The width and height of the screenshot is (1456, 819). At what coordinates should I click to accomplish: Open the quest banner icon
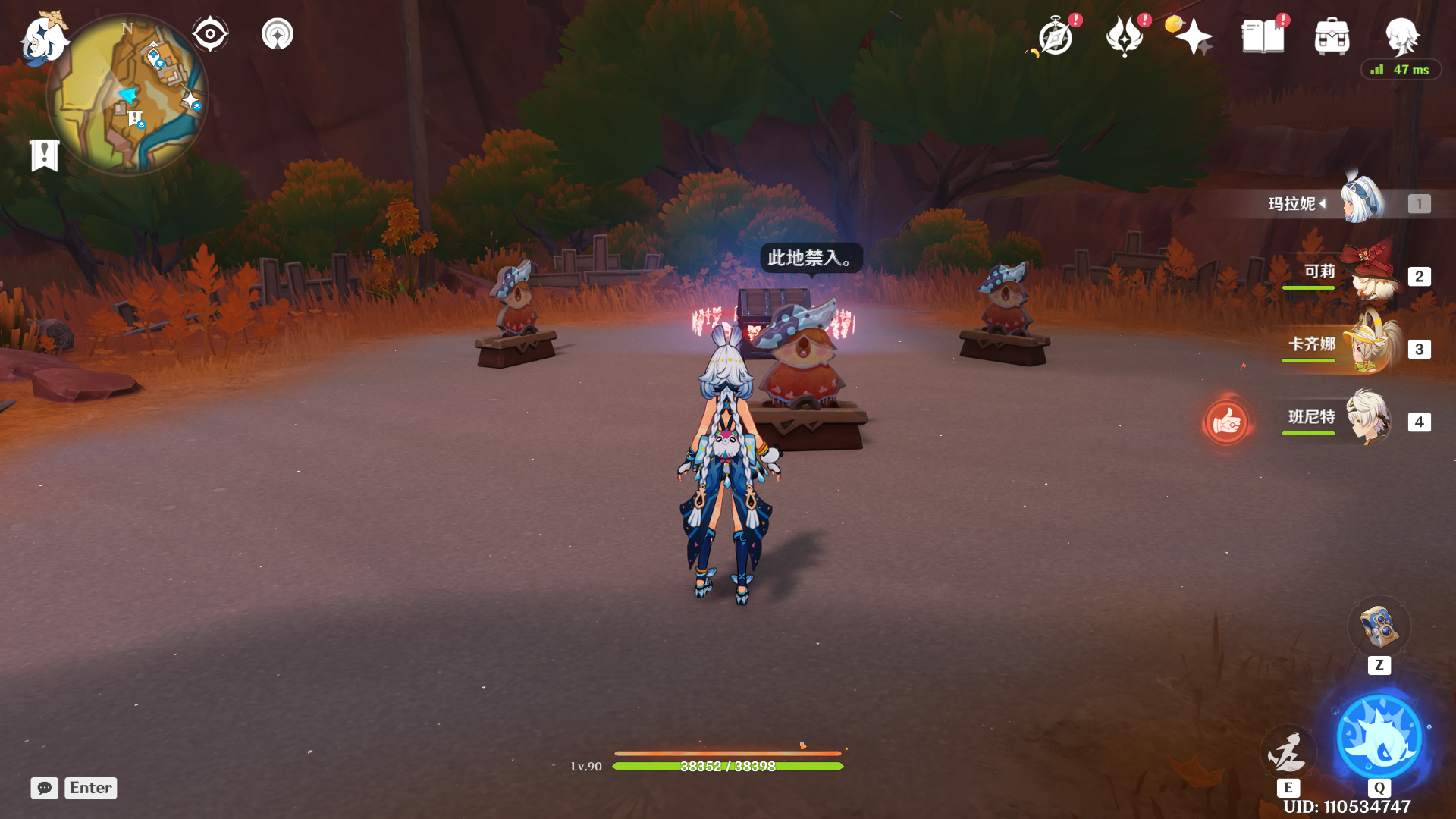(45, 155)
